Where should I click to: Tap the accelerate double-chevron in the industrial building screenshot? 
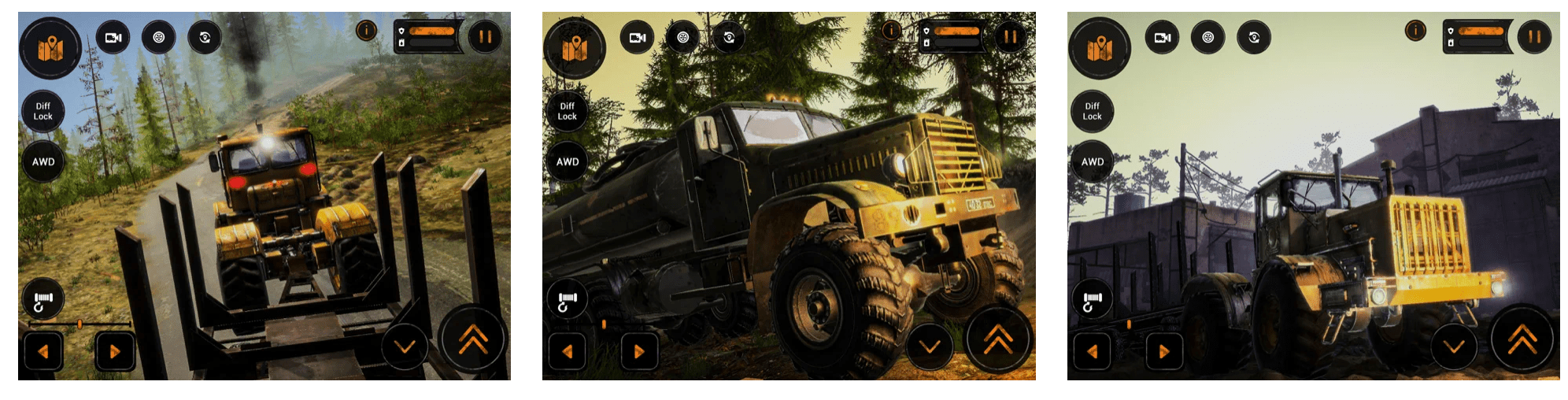[x=1522, y=339]
